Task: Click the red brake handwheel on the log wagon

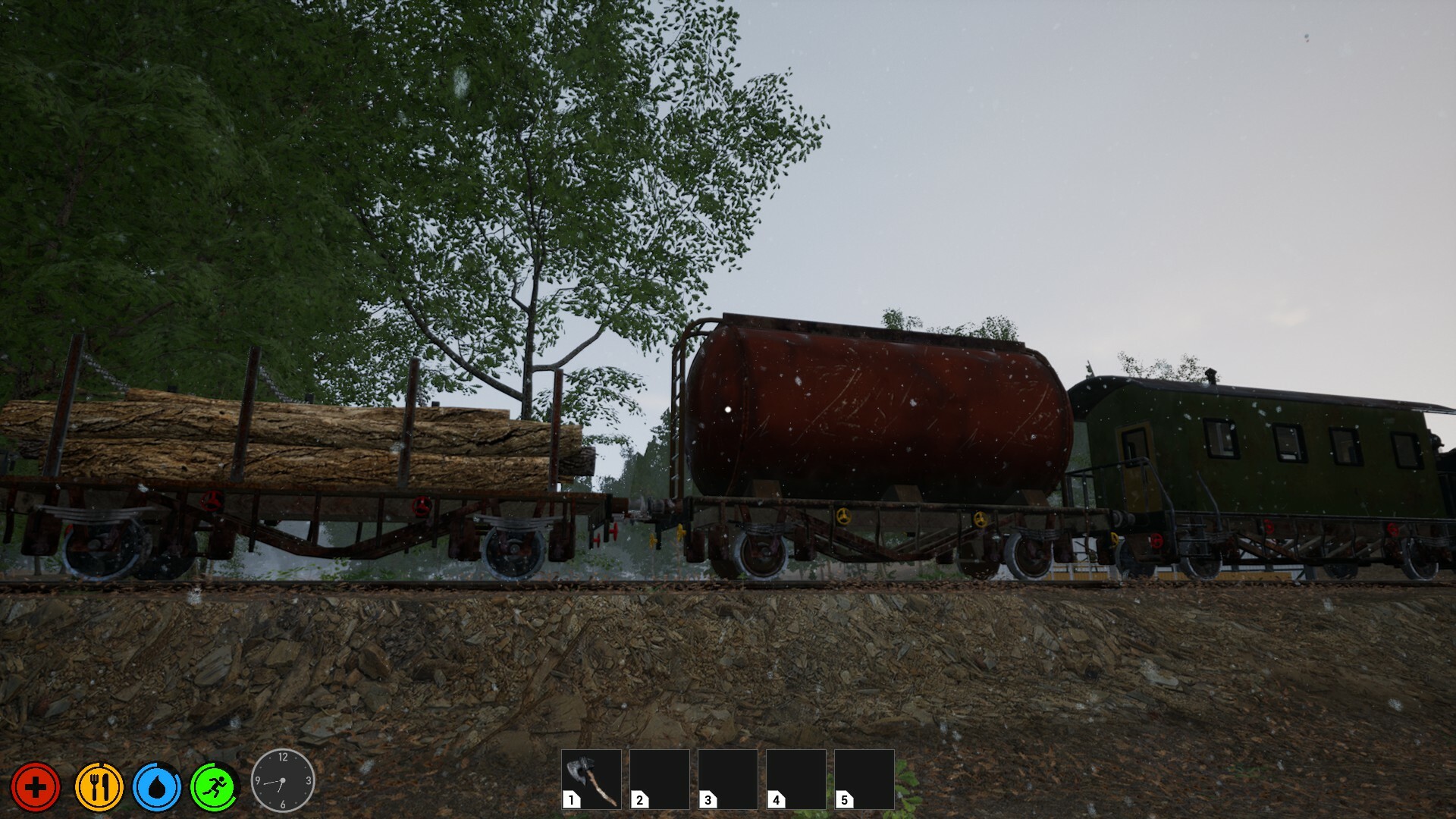Action: click(x=212, y=502)
